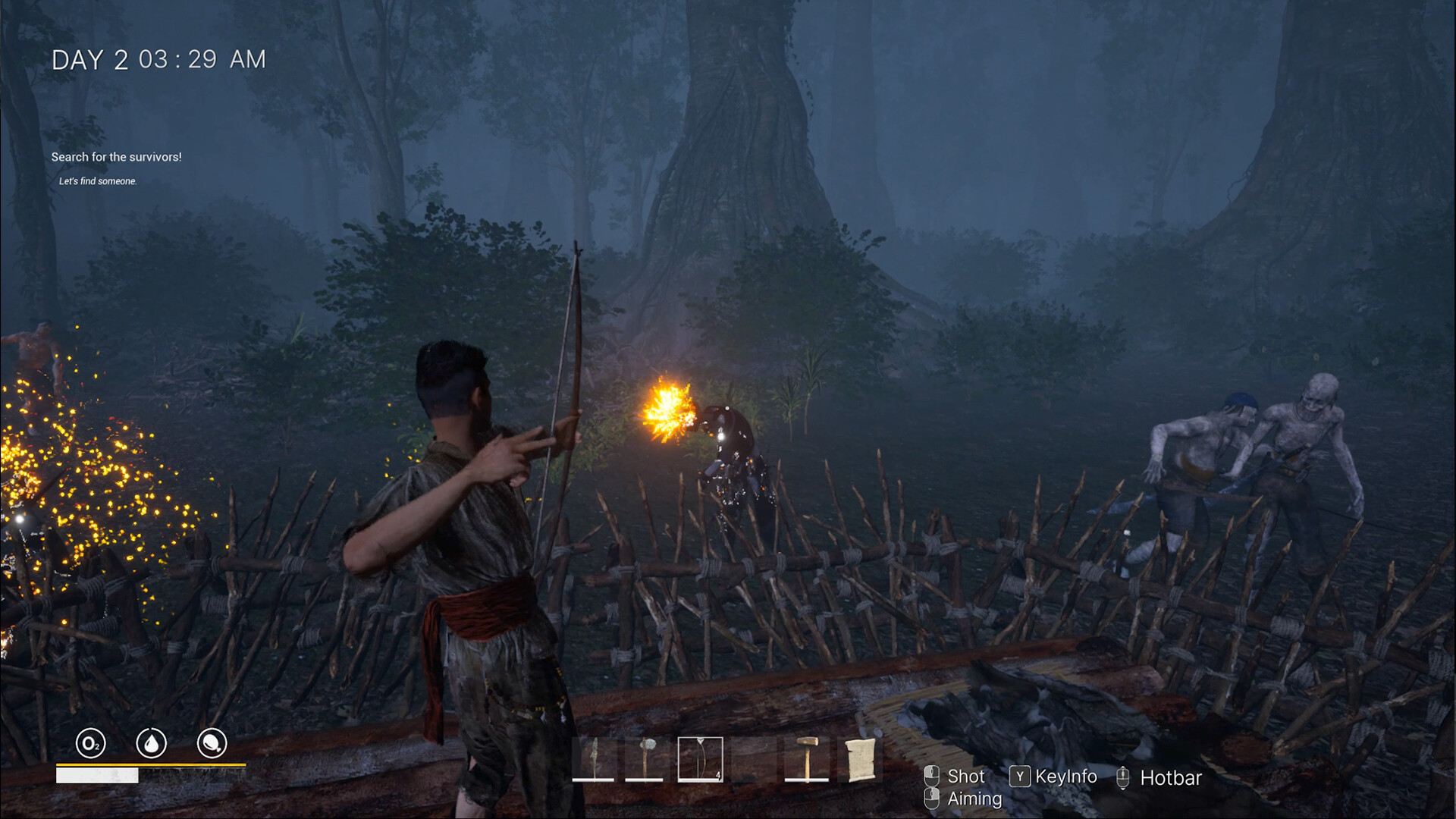Screen dimensions: 1456x819
Task: Equip the wooden hammer from the hotbar
Action: [x=807, y=758]
